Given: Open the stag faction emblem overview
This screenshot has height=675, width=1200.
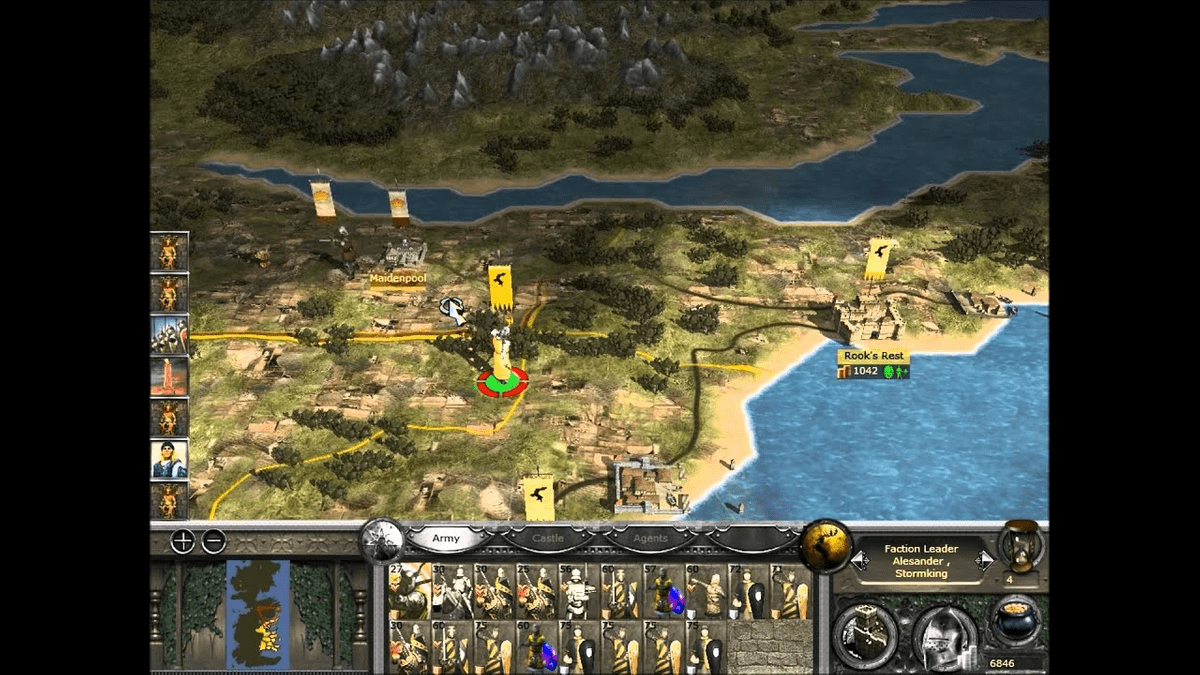Looking at the screenshot, I should pyautogui.click(x=826, y=546).
